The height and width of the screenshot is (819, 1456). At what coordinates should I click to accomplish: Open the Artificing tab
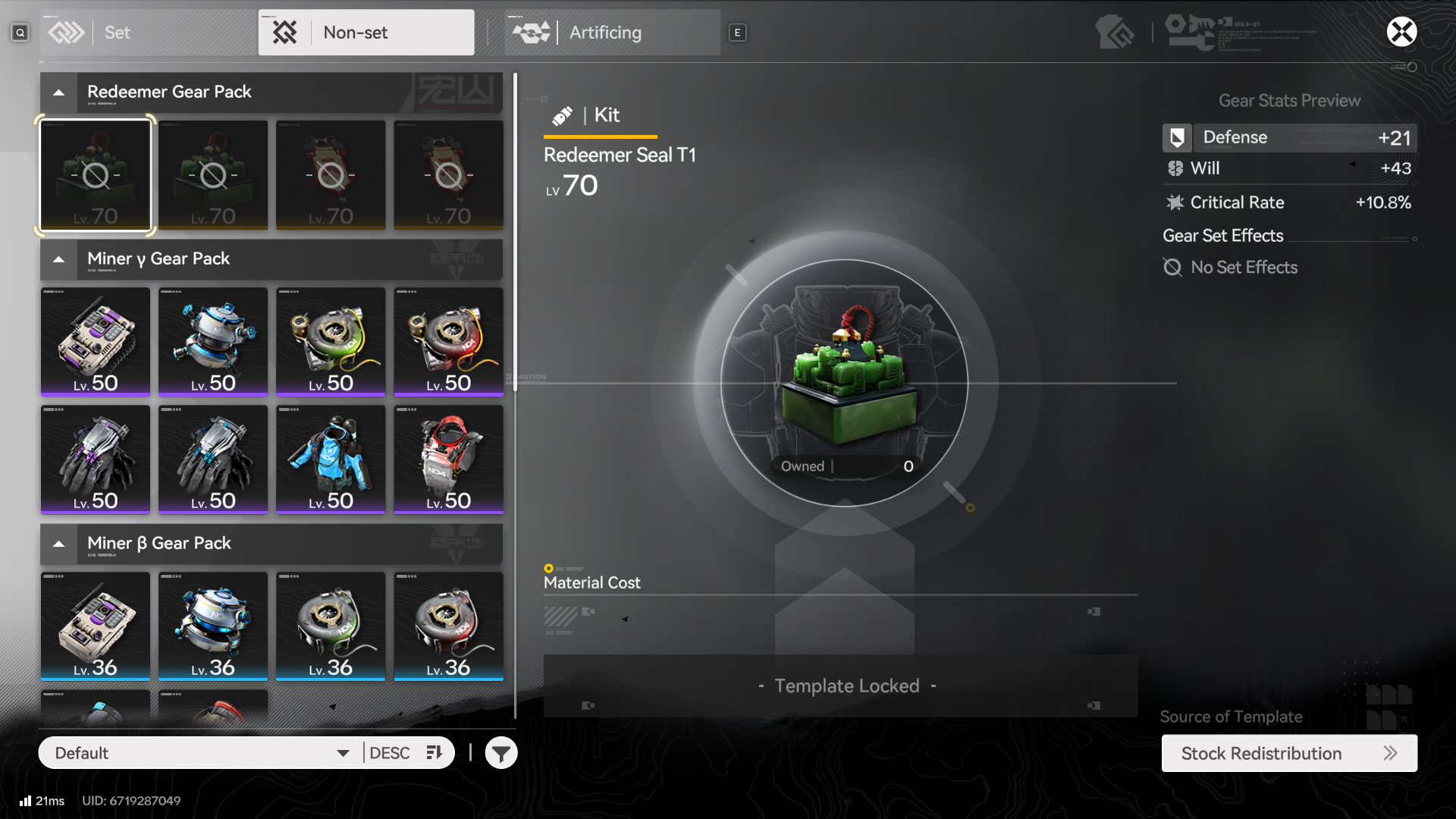[612, 33]
